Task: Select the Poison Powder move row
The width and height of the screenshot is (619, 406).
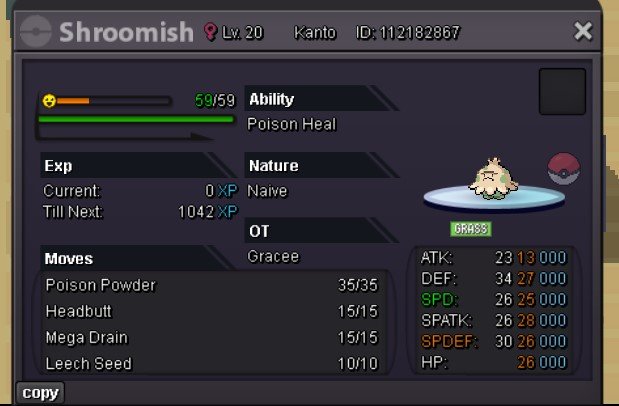Action: tap(212, 285)
